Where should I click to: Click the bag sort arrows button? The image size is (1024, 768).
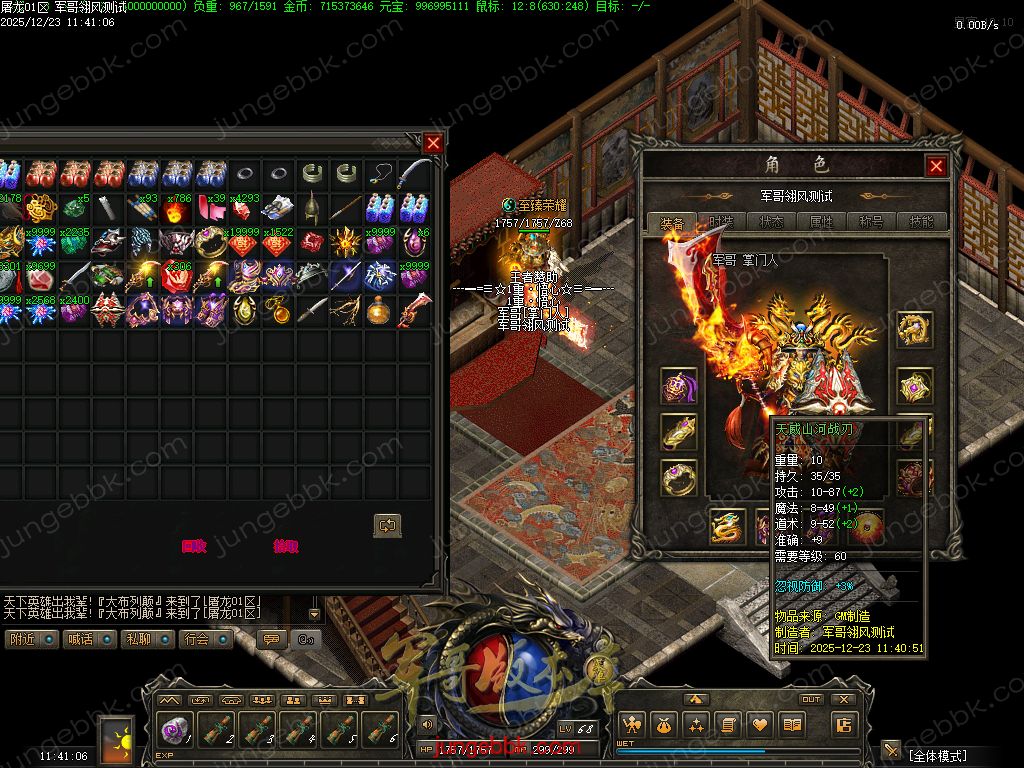387,525
